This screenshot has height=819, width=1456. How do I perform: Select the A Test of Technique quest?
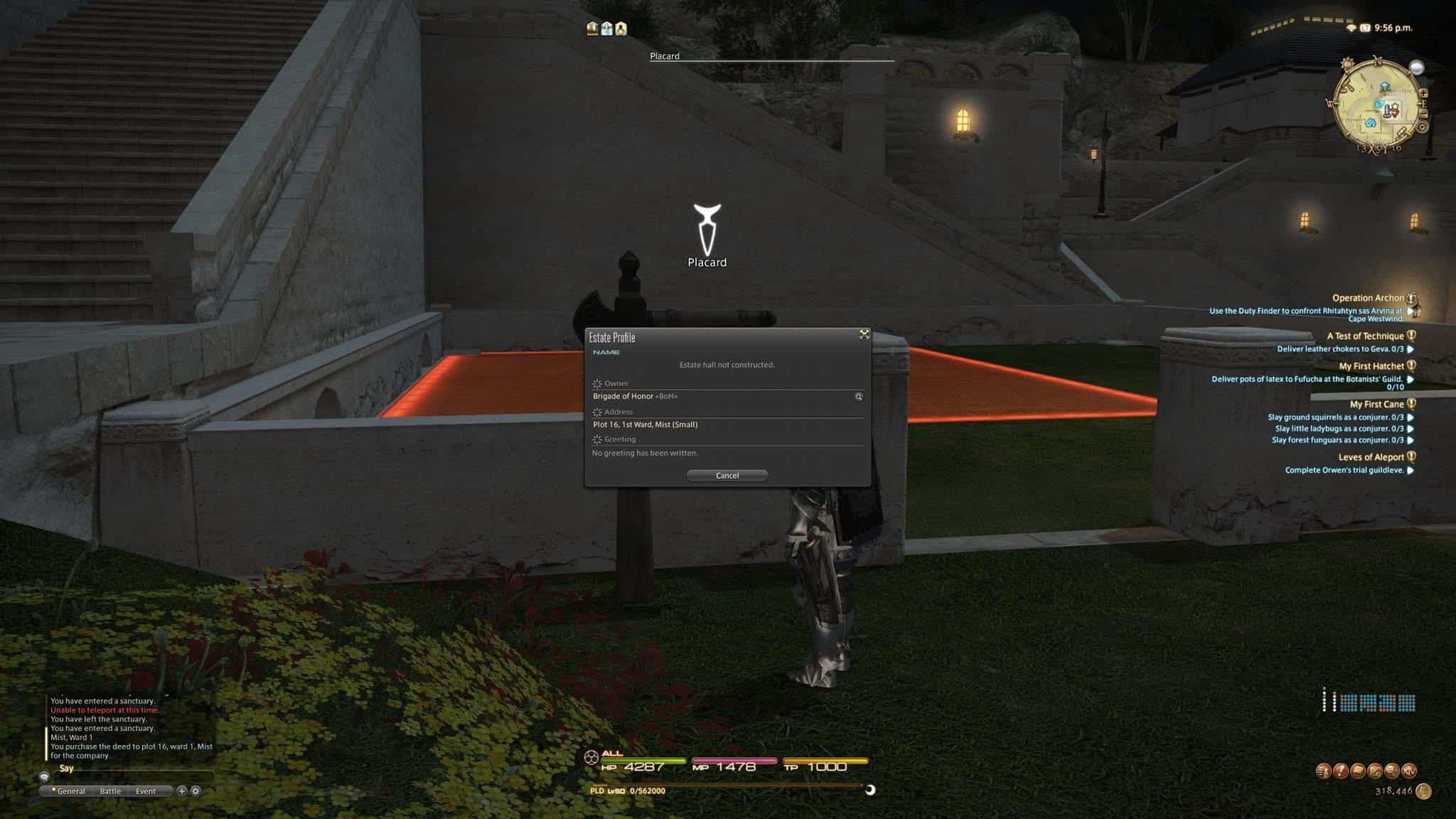pos(1365,336)
